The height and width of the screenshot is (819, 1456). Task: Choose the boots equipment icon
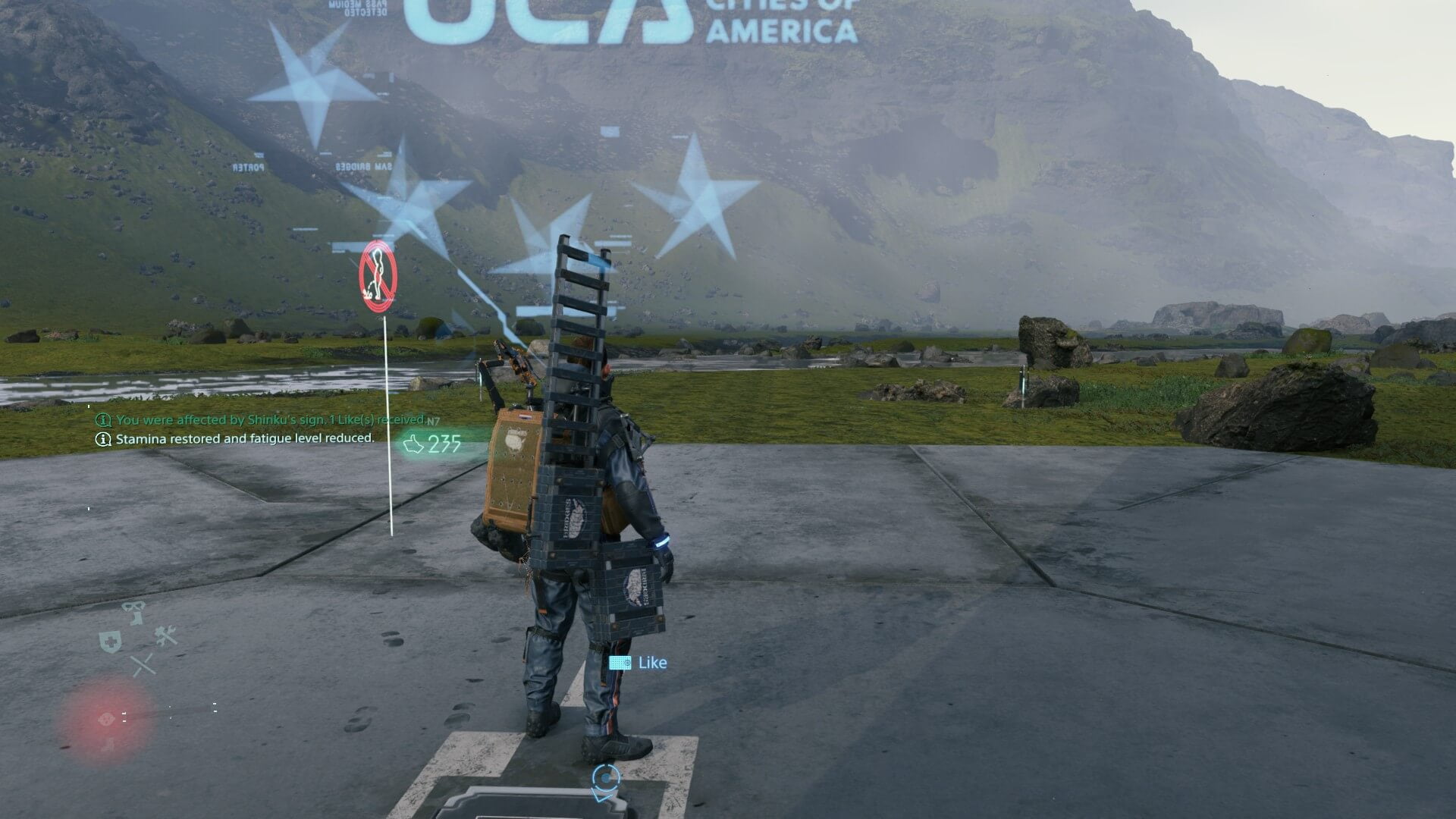[x=134, y=611]
